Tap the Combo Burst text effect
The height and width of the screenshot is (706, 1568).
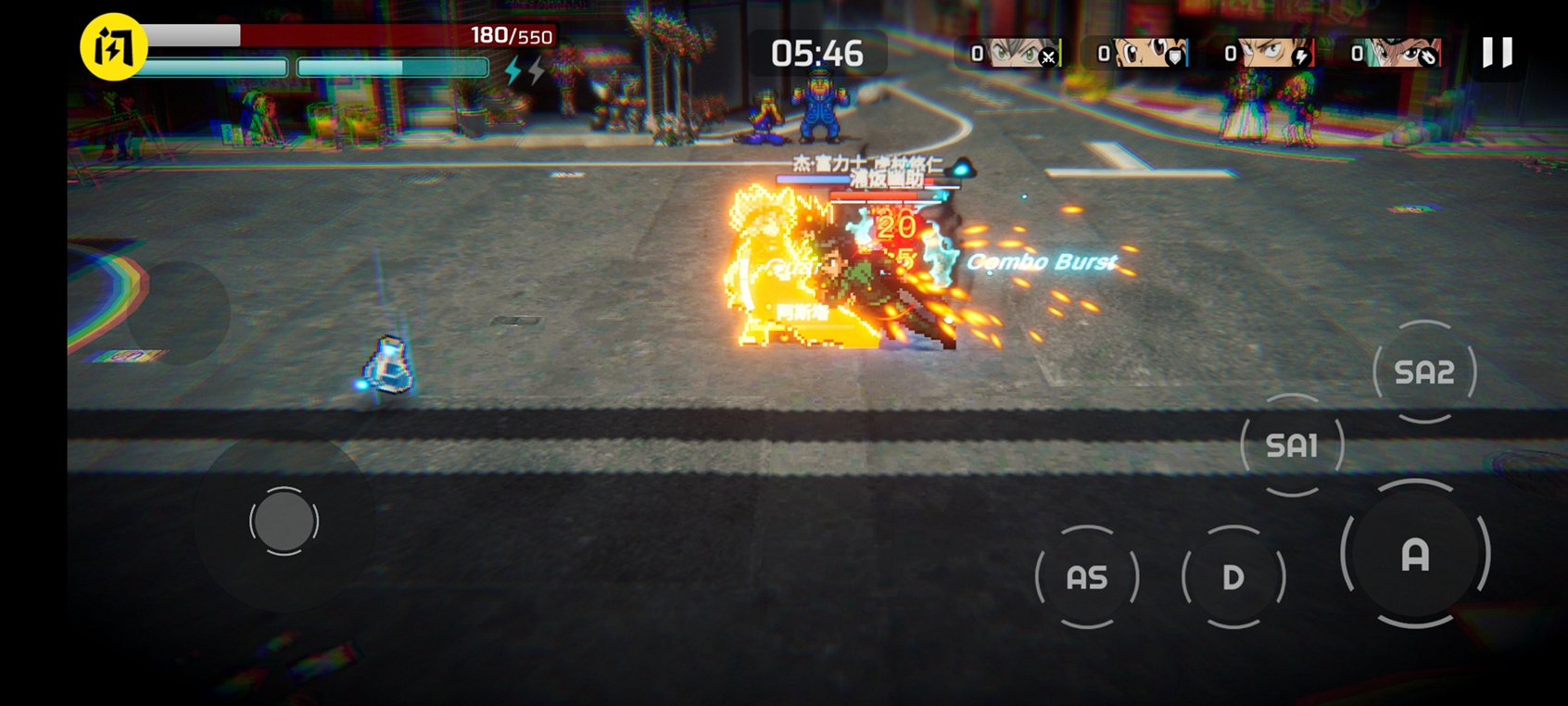tap(1041, 262)
